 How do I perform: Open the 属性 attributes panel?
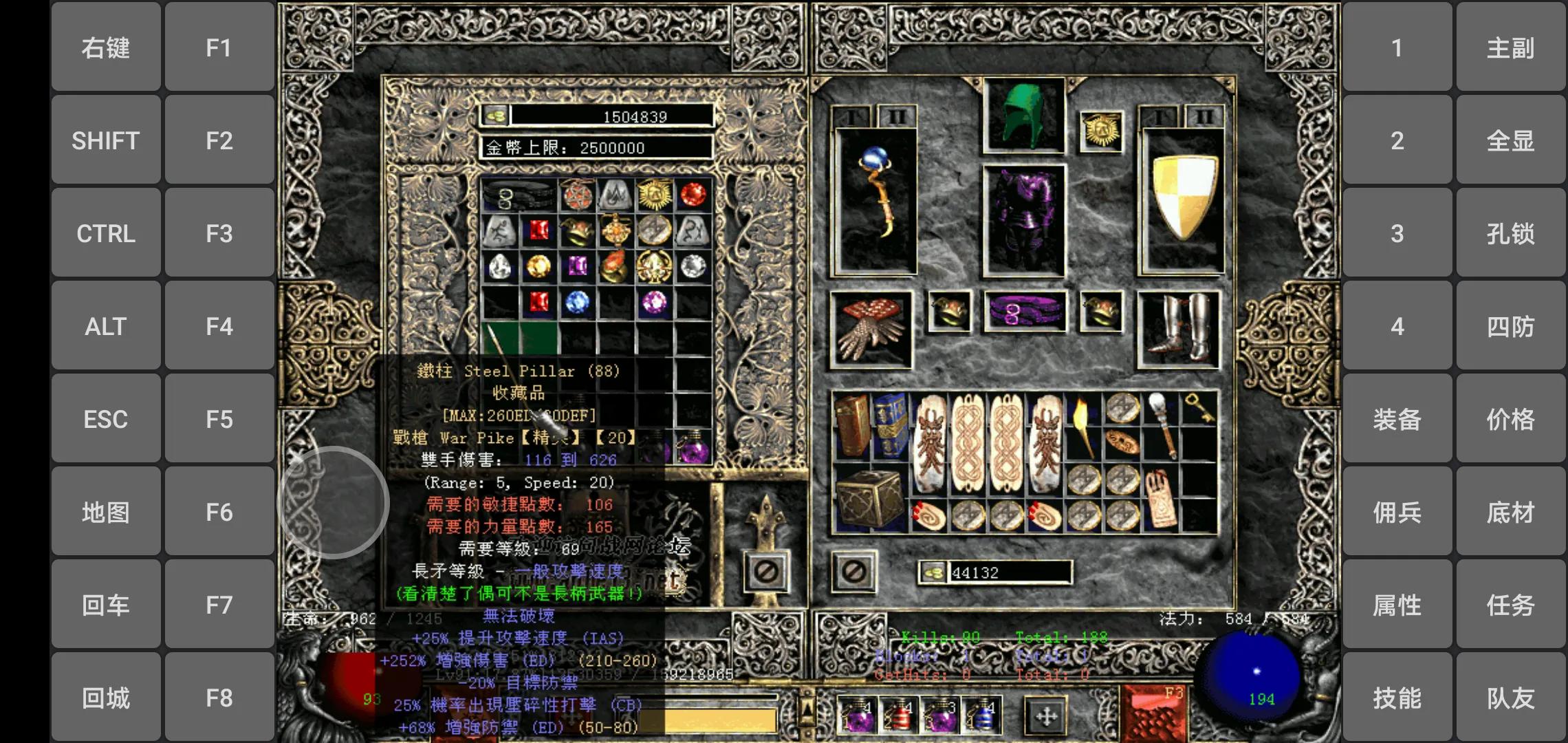tap(1397, 605)
